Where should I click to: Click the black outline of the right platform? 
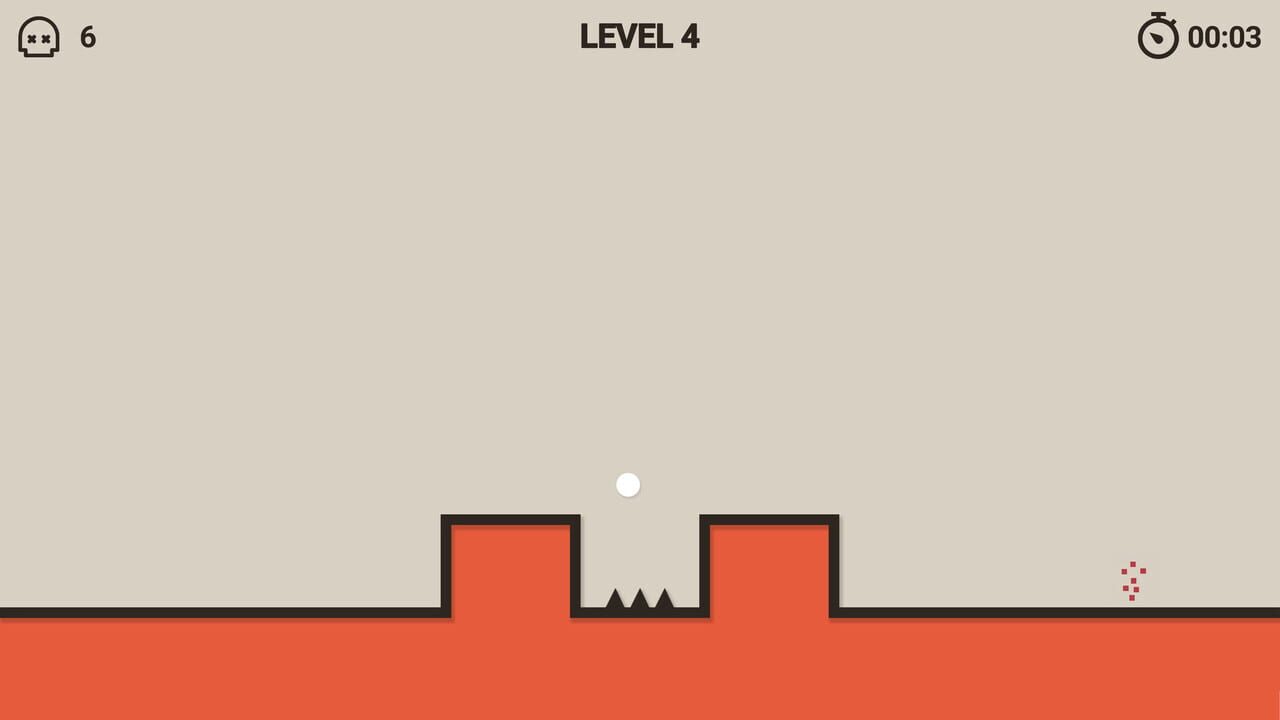[768, 517]
